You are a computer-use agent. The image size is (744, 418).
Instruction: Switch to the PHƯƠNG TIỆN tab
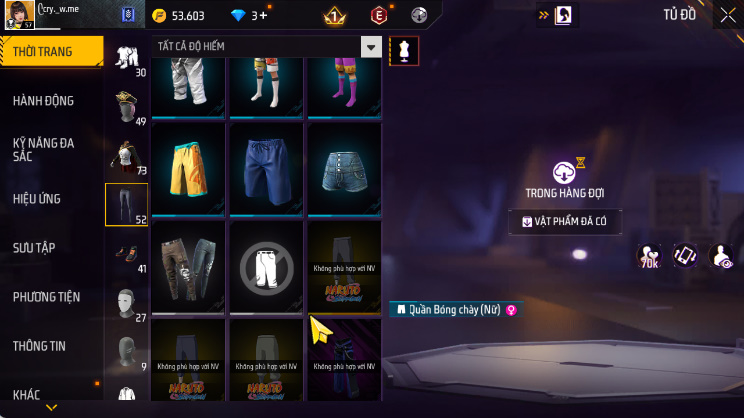point(46,296)
